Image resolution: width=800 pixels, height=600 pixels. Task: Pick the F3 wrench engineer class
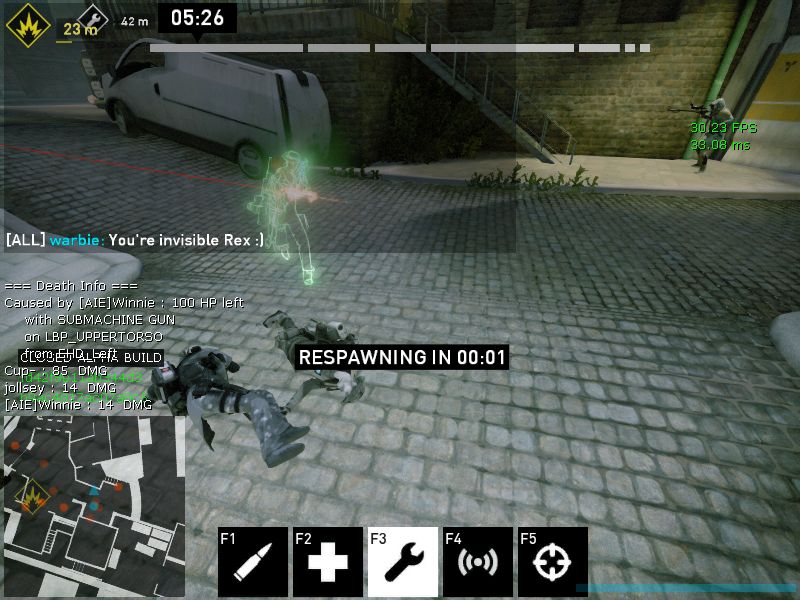point(403,561)
